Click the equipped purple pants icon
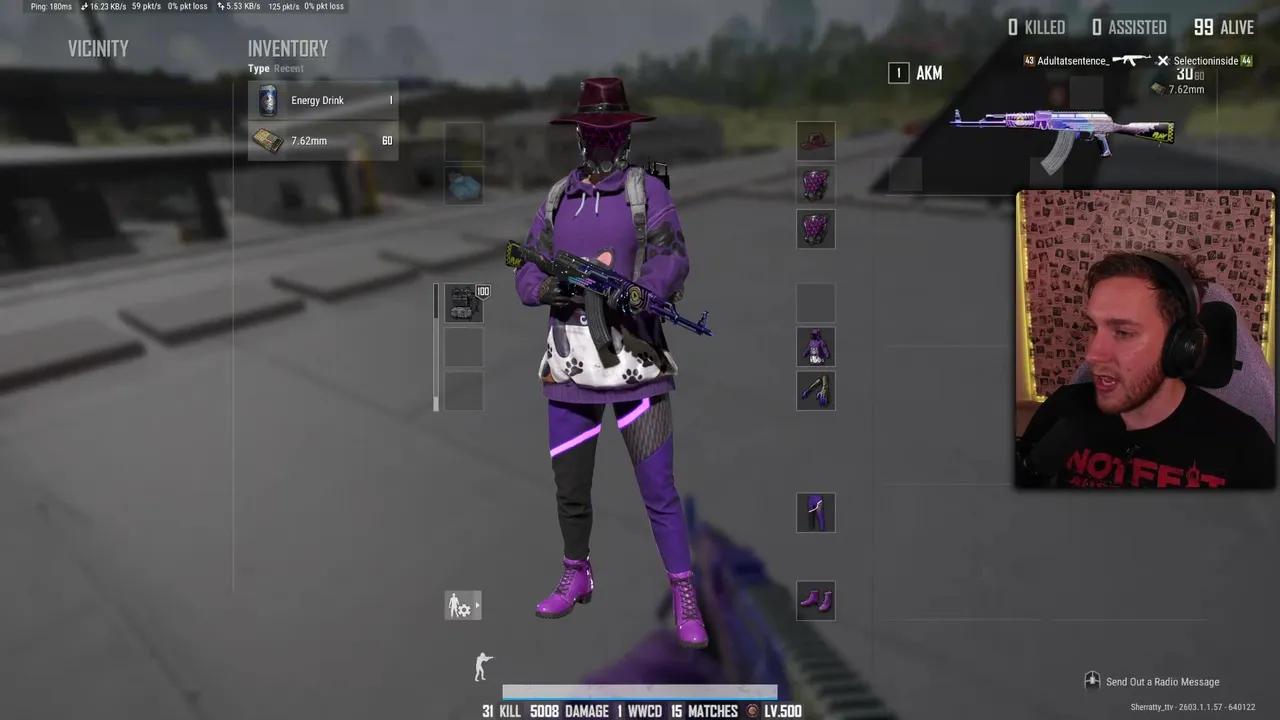1280x720 pixels. tap(815, 513)
